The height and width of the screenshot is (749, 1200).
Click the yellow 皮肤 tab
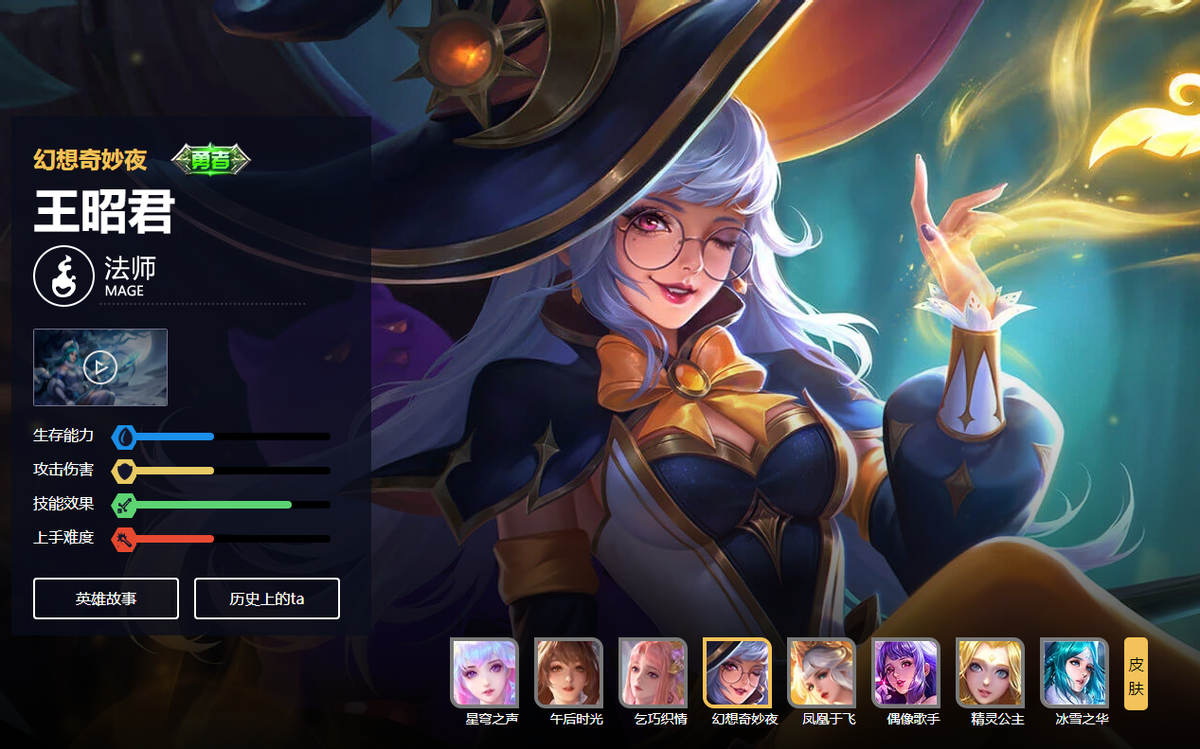[x=1136, y=673]
